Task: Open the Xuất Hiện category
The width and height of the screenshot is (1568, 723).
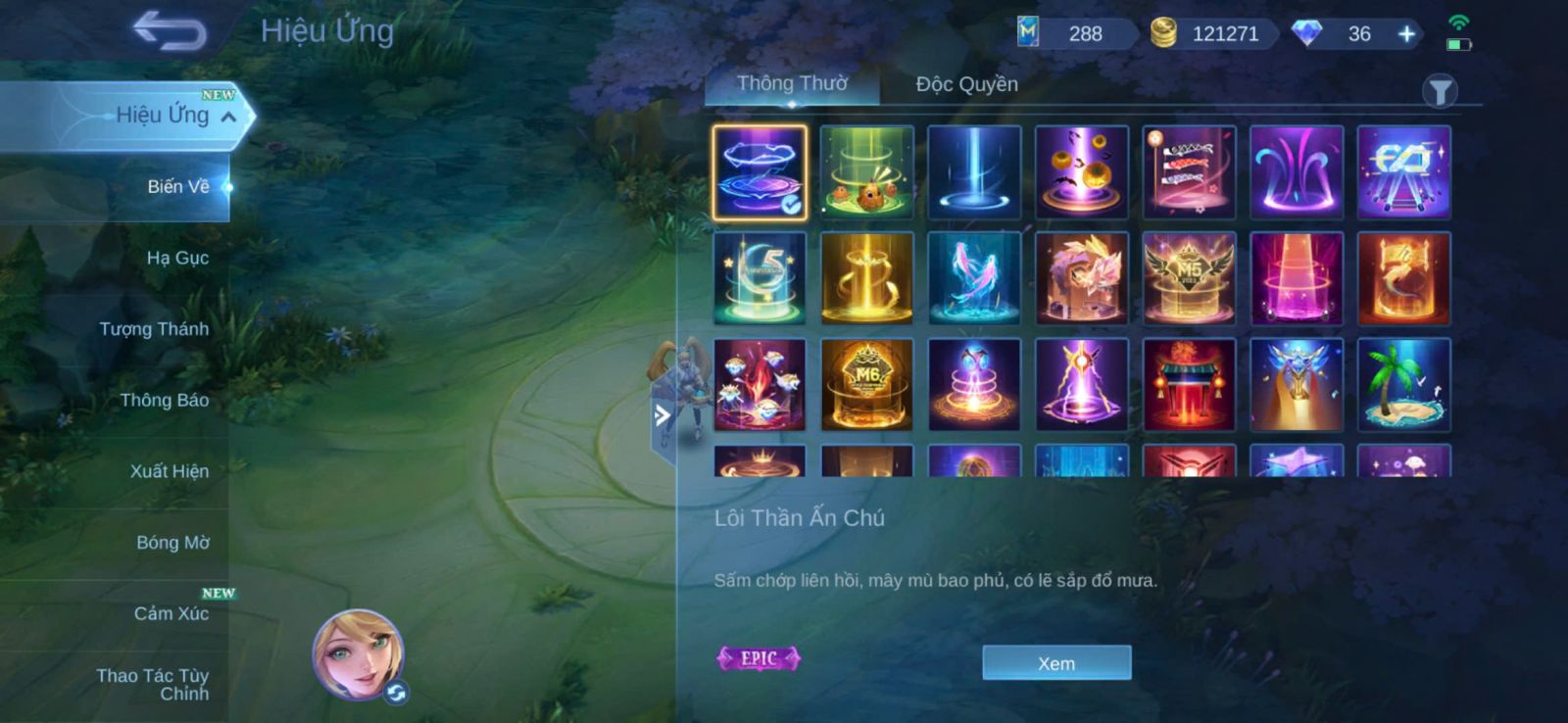Action: 169,471
